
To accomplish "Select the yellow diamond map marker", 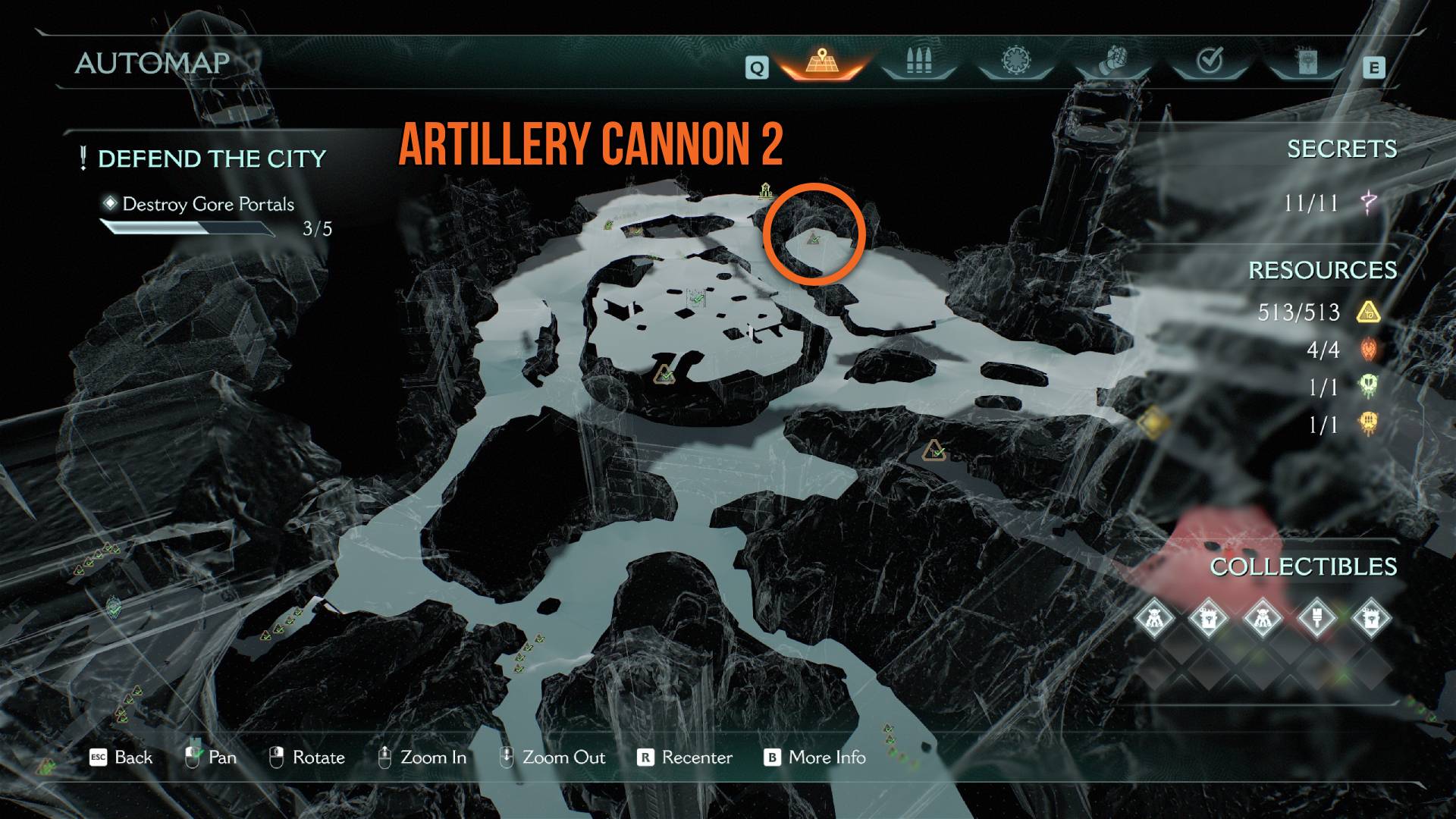I will pos(1152,422).
